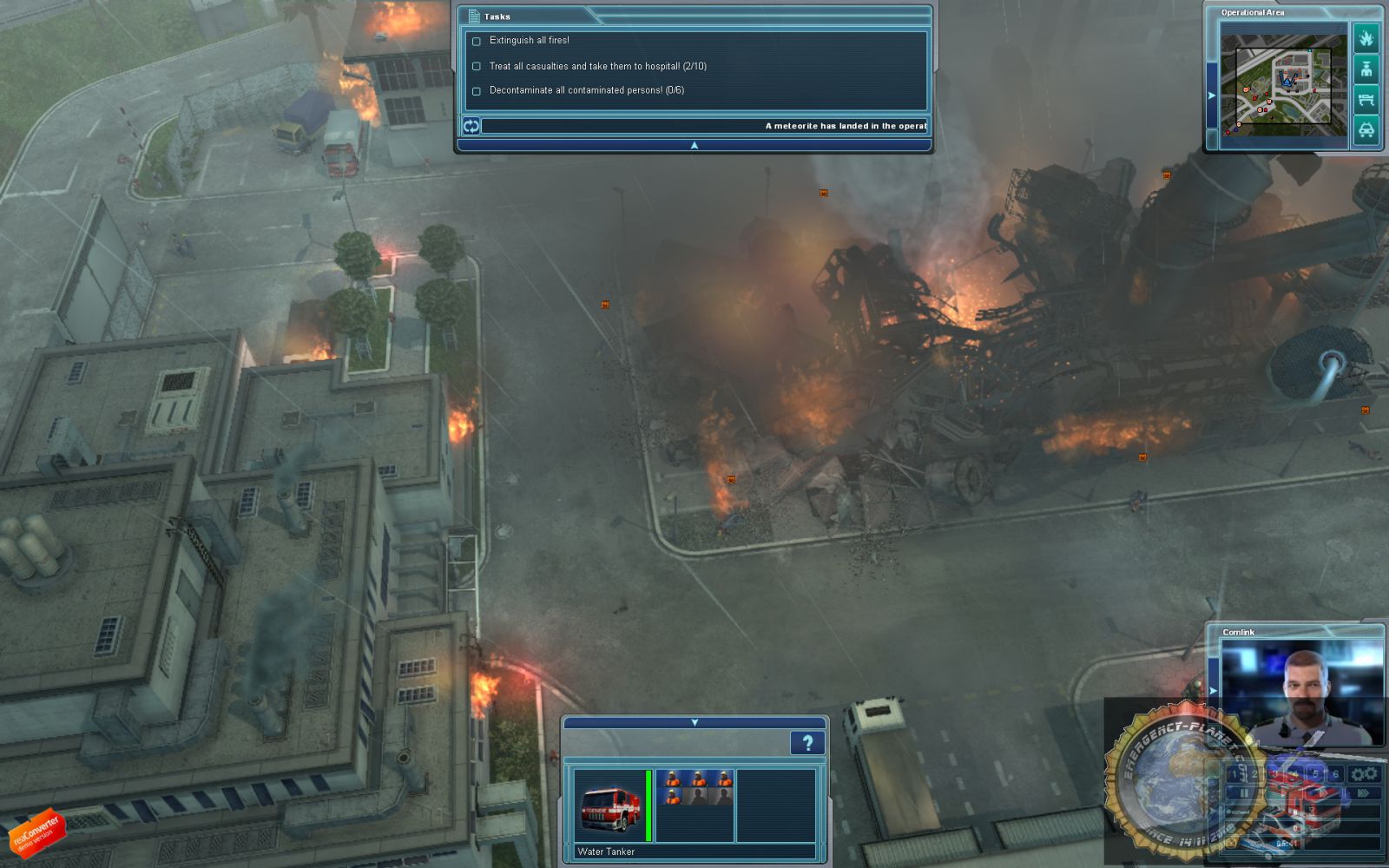Choose the police car icon beside the minimap
Image resolution: width=1389 pixels, height=868 pixels.
click(1366, 131)
